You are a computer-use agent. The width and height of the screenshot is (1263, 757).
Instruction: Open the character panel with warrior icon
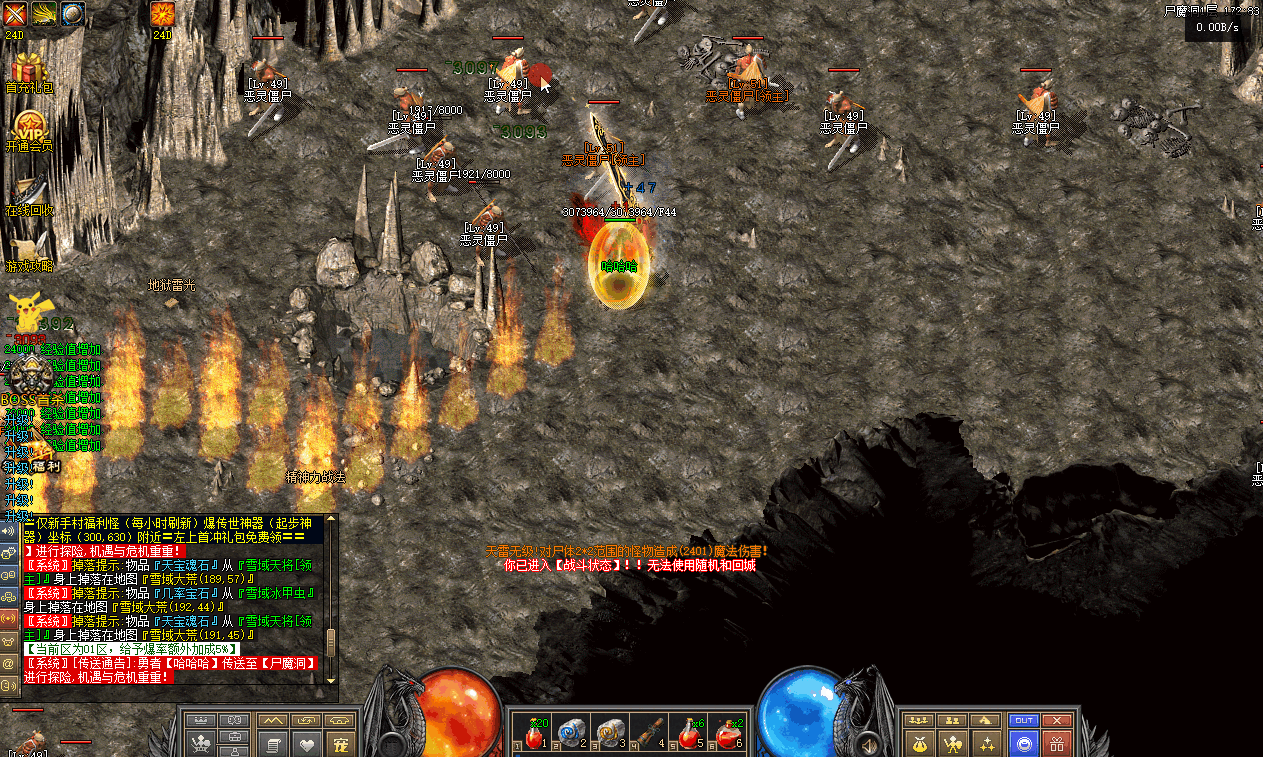(x=953, y=743)
